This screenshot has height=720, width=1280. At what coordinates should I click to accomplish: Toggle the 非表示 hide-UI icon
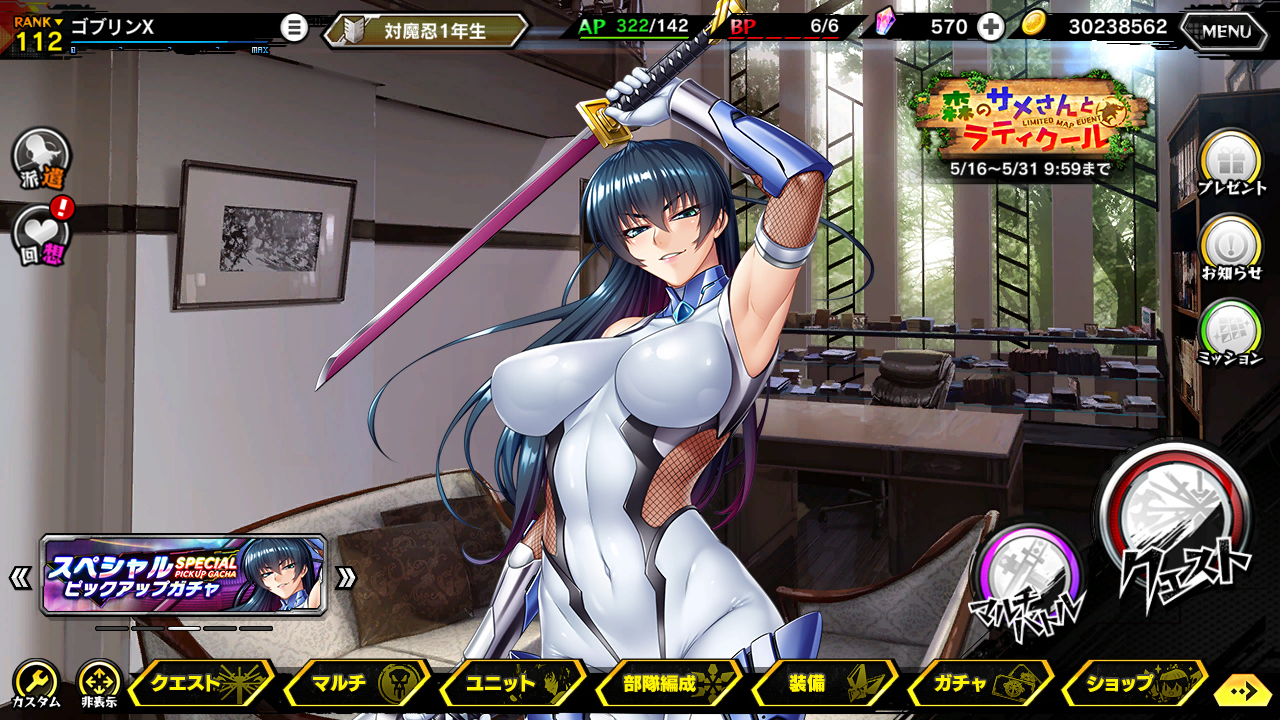click(99, 684)
